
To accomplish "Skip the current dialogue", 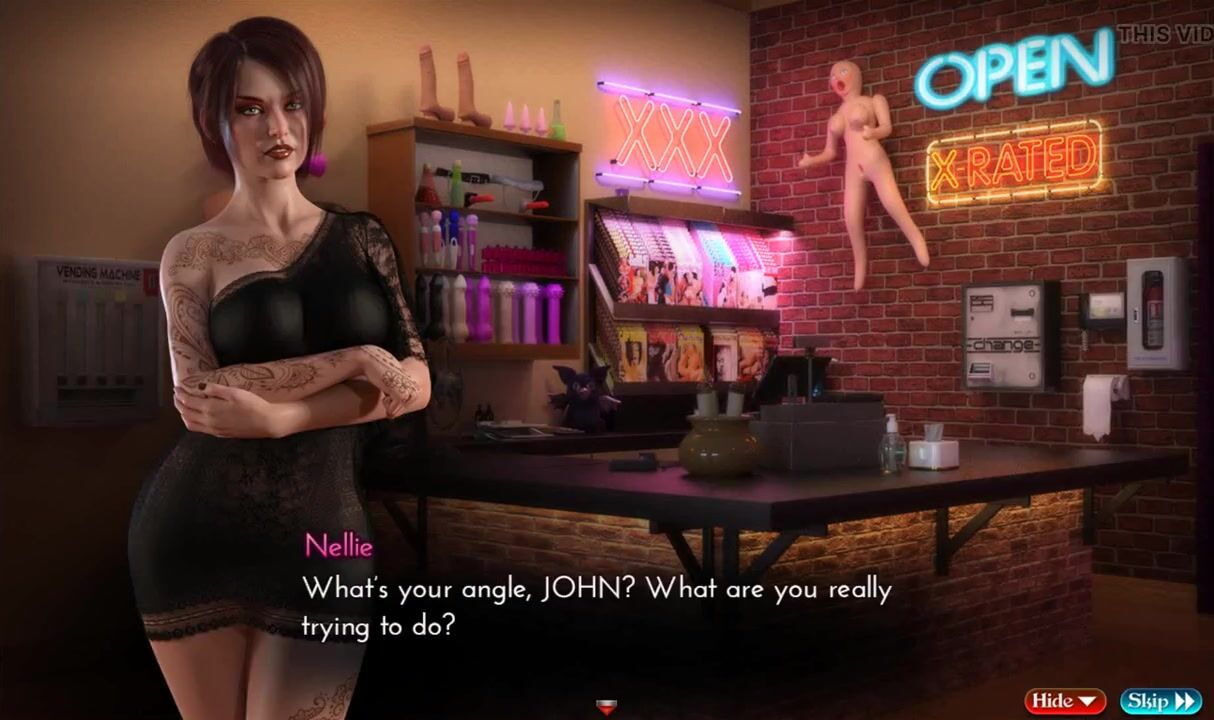I will (x=1160, y=700).
